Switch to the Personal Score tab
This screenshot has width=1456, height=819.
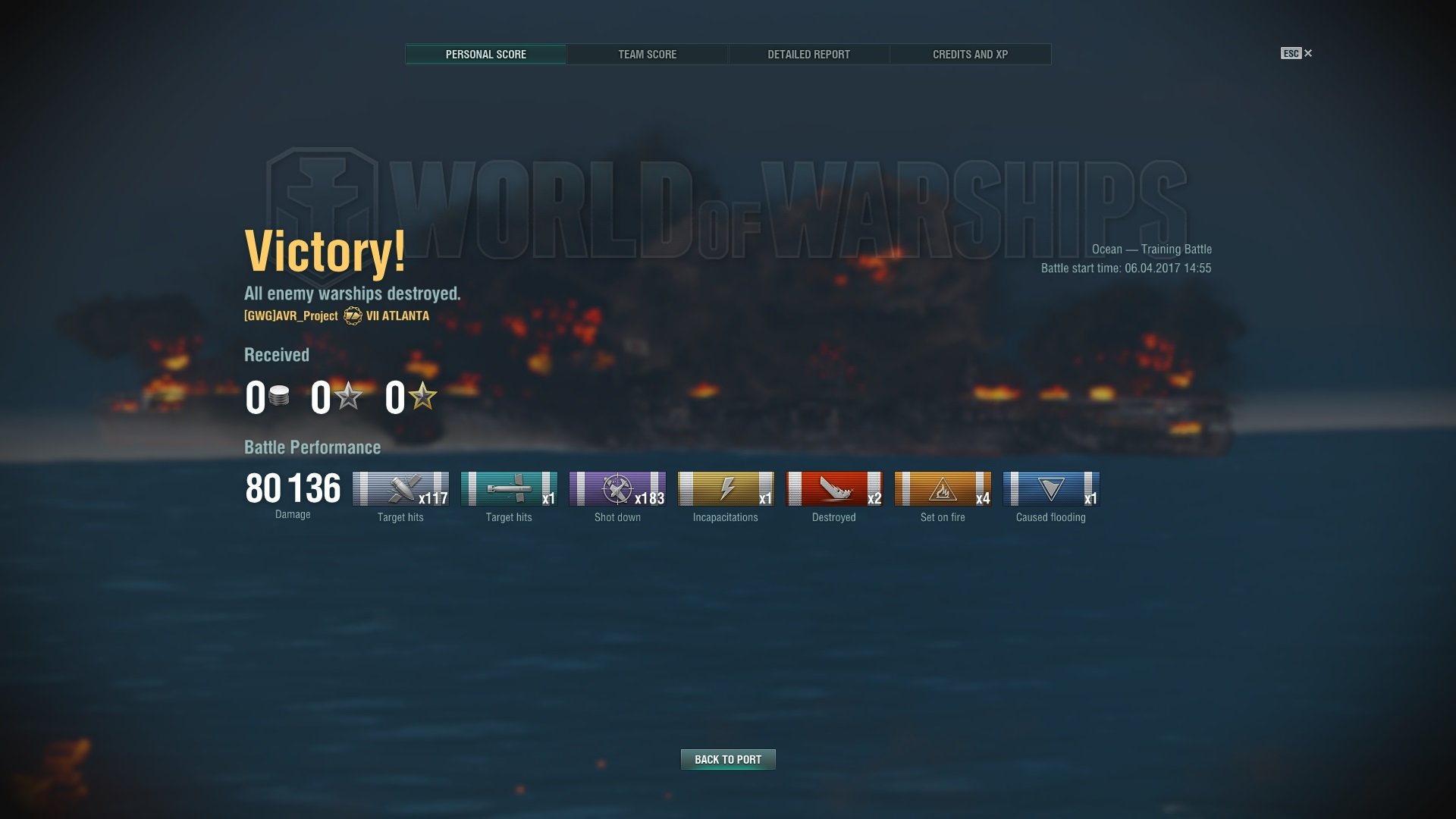(x=485, y=55)
